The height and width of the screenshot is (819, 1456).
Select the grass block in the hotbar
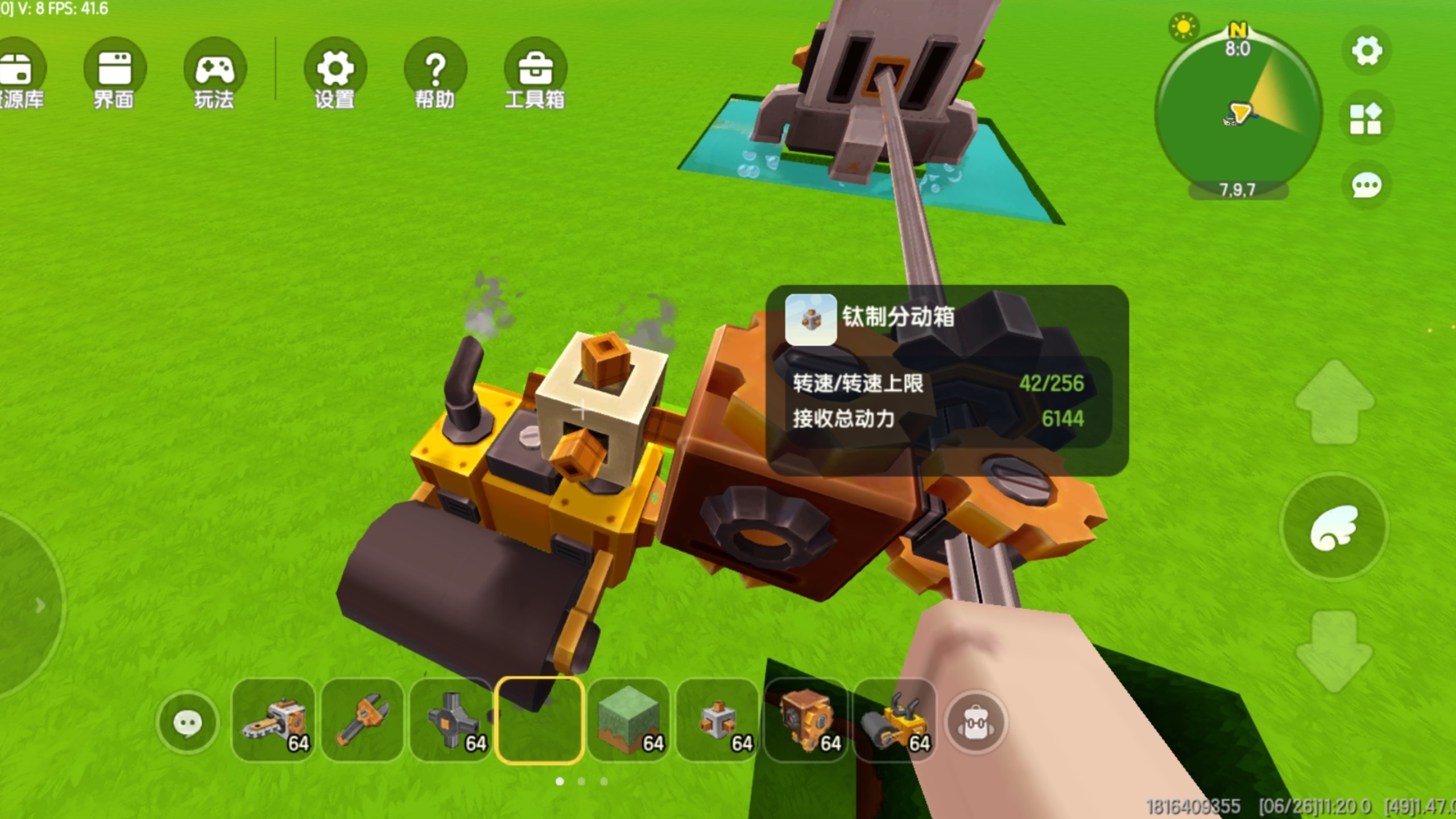click(628, 721)
